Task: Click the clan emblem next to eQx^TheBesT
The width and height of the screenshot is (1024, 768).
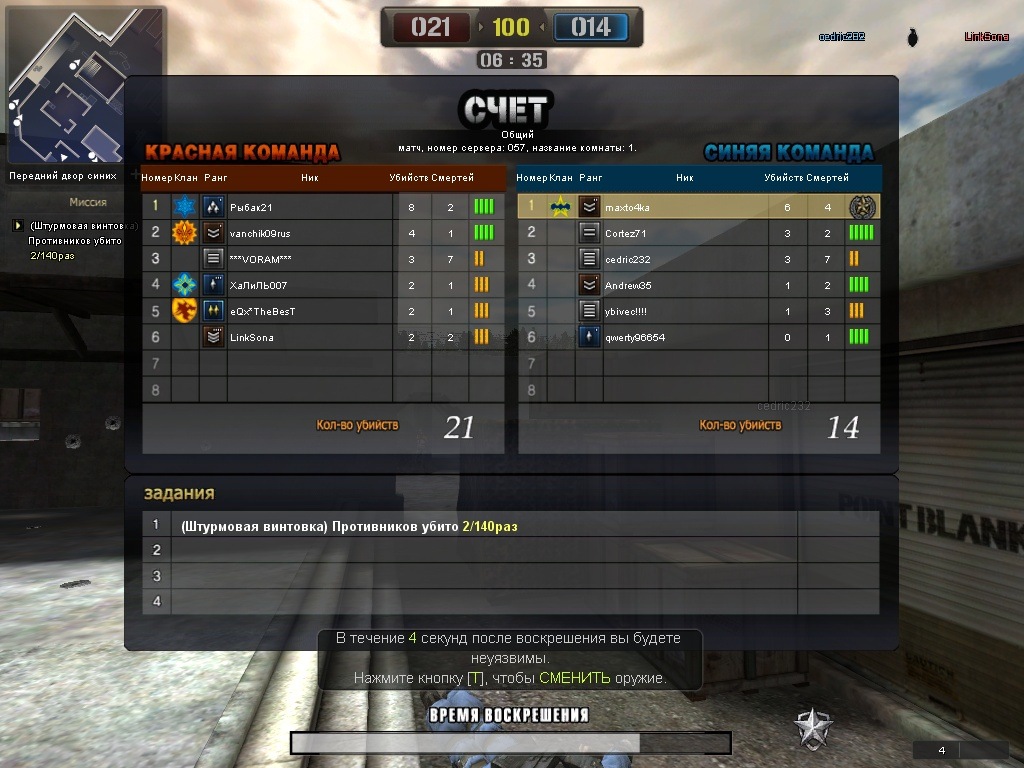Action: (185, 311)
